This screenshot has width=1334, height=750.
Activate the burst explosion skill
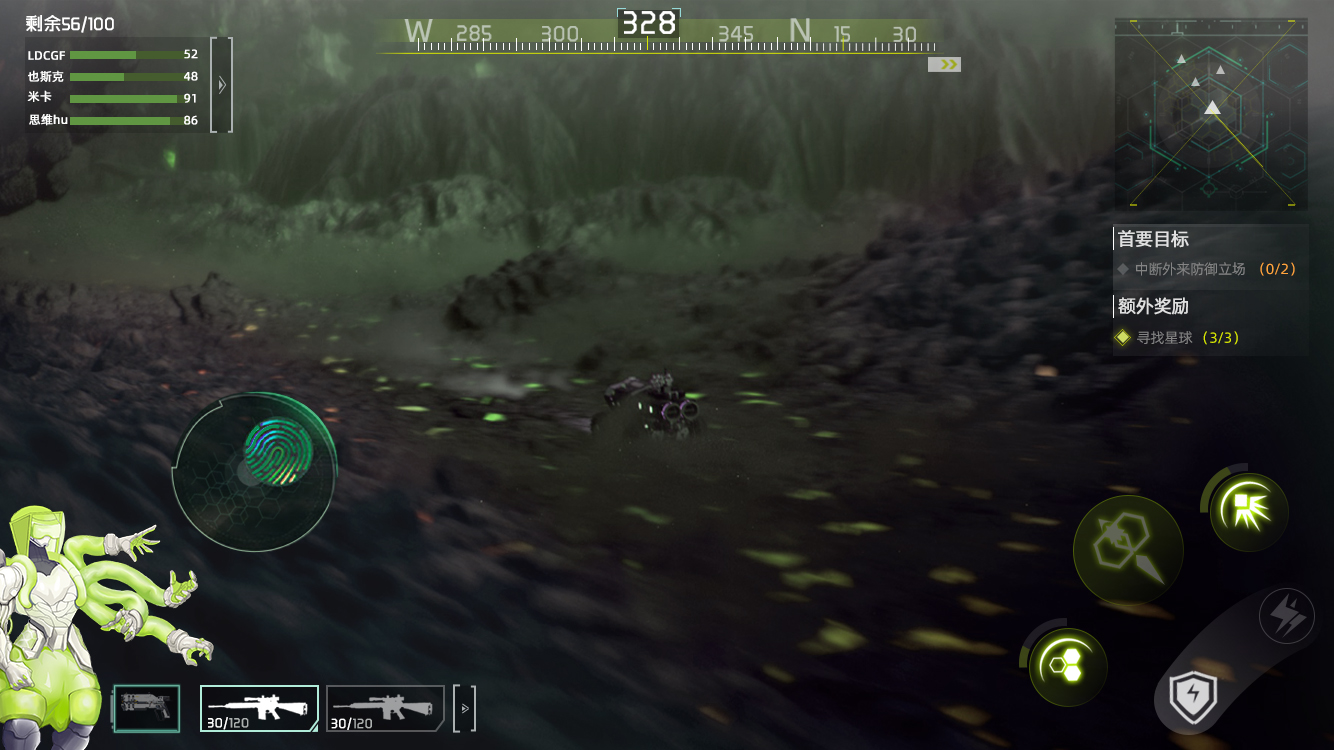click(1248, 511)
